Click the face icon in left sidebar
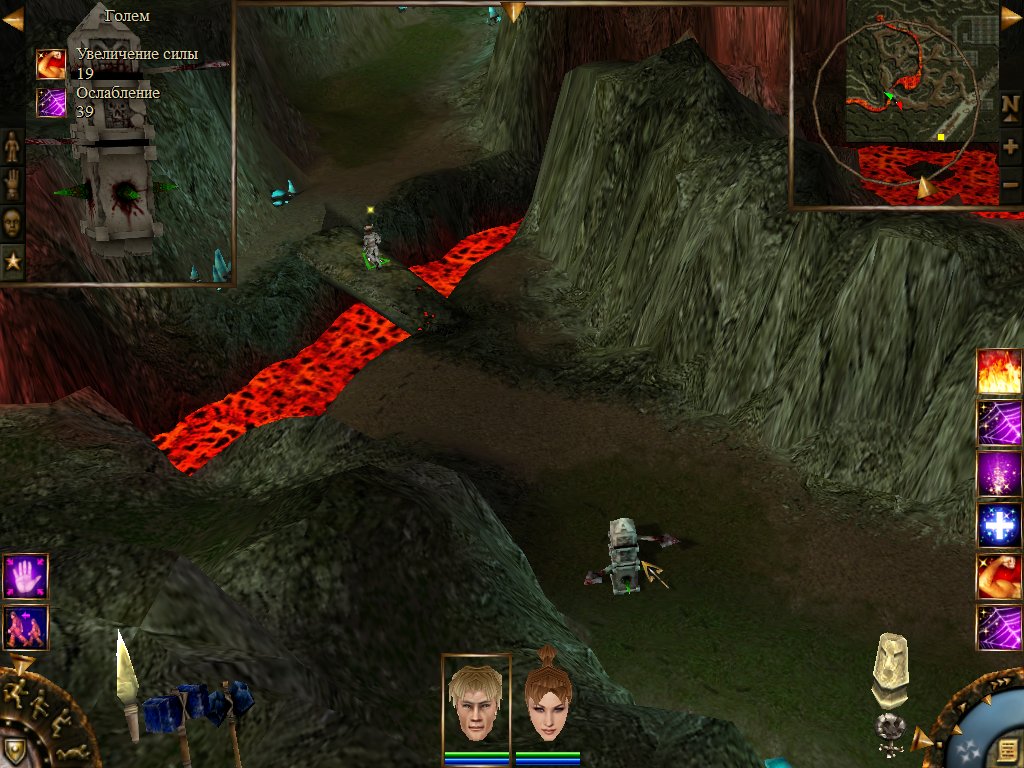The image size is (1024, 768). 12,221
